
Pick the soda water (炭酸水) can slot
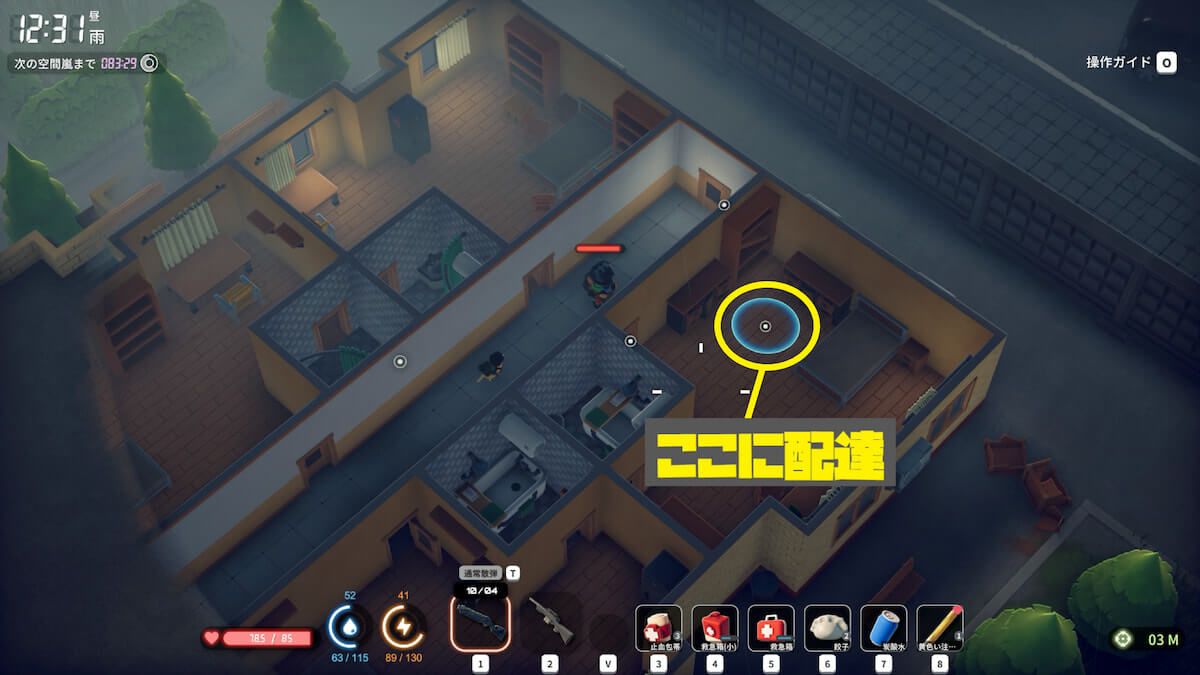click(x=883, y=628)
